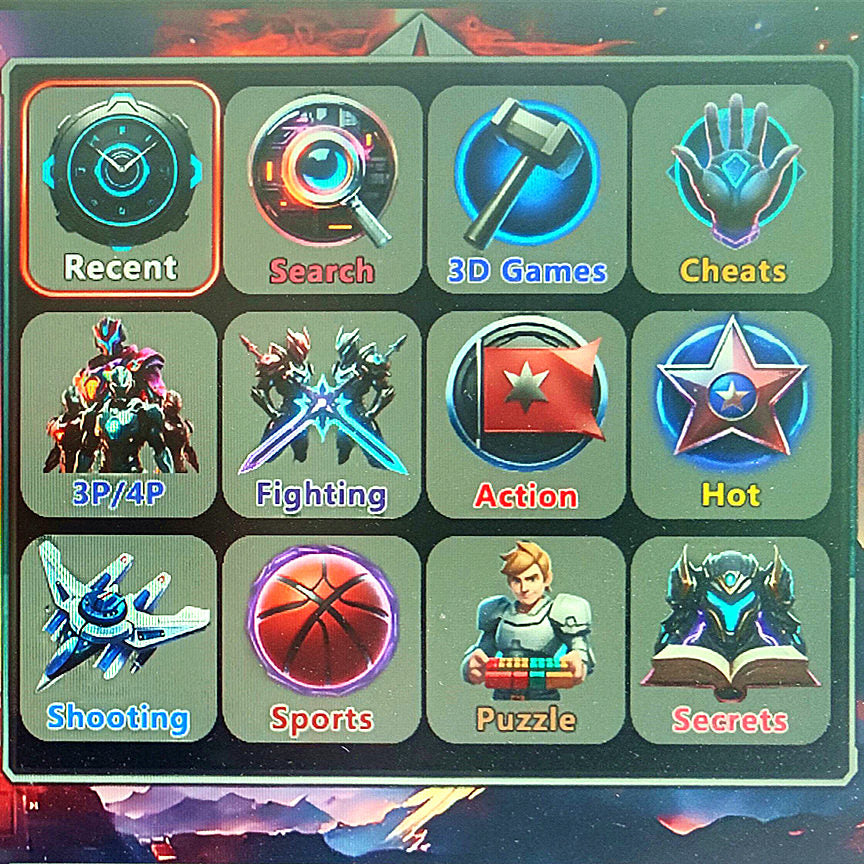Open the Recent games category
Viewport: 864px width, 864px height.
120,188
